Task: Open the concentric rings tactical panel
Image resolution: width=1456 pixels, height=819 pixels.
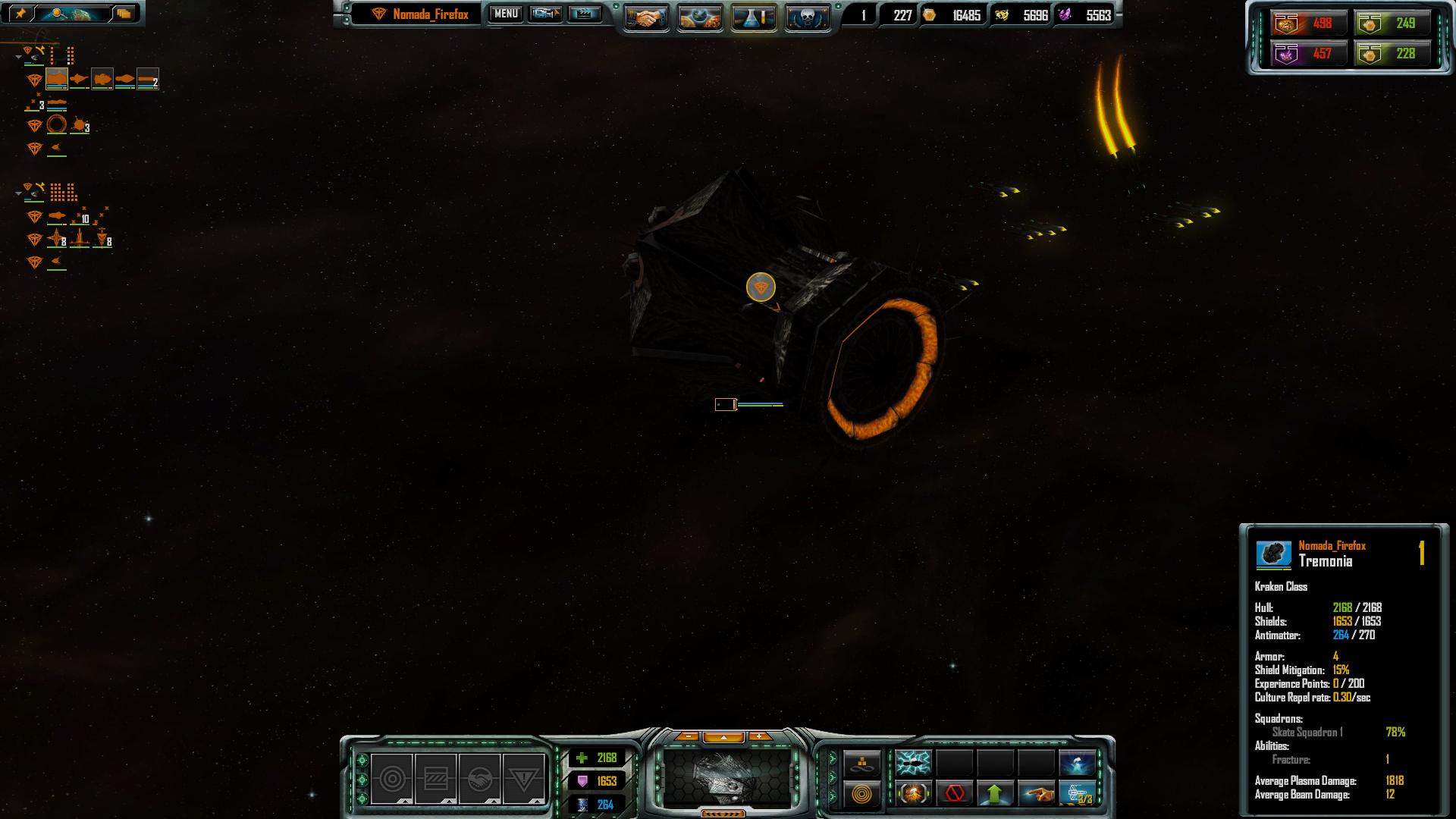Action: point(862,794)
